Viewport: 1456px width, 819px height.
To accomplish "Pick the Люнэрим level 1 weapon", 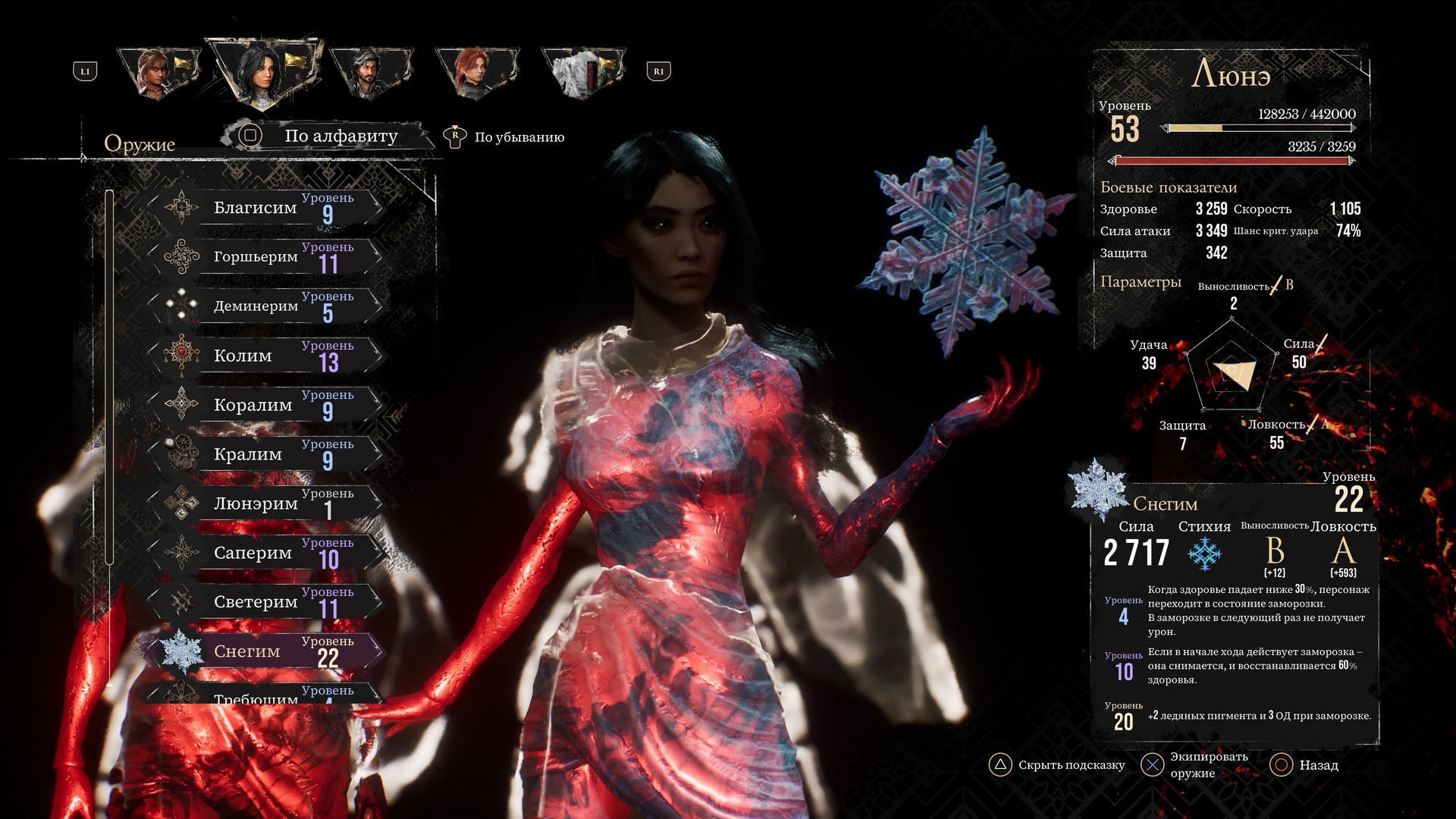I will 265,503.
